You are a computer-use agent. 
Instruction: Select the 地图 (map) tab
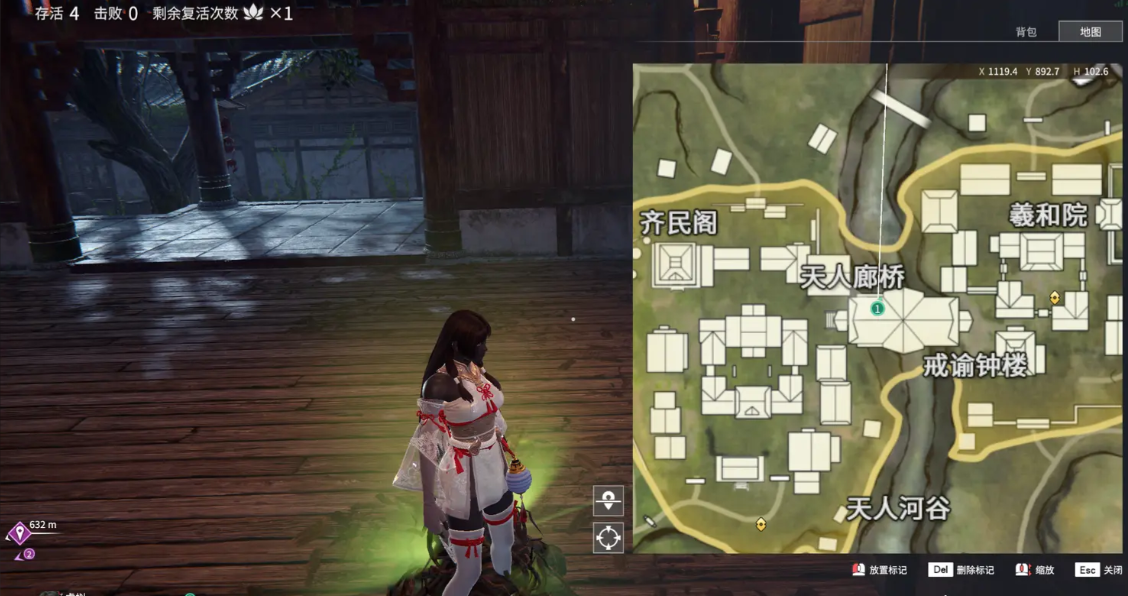(x=1090, y=31)
